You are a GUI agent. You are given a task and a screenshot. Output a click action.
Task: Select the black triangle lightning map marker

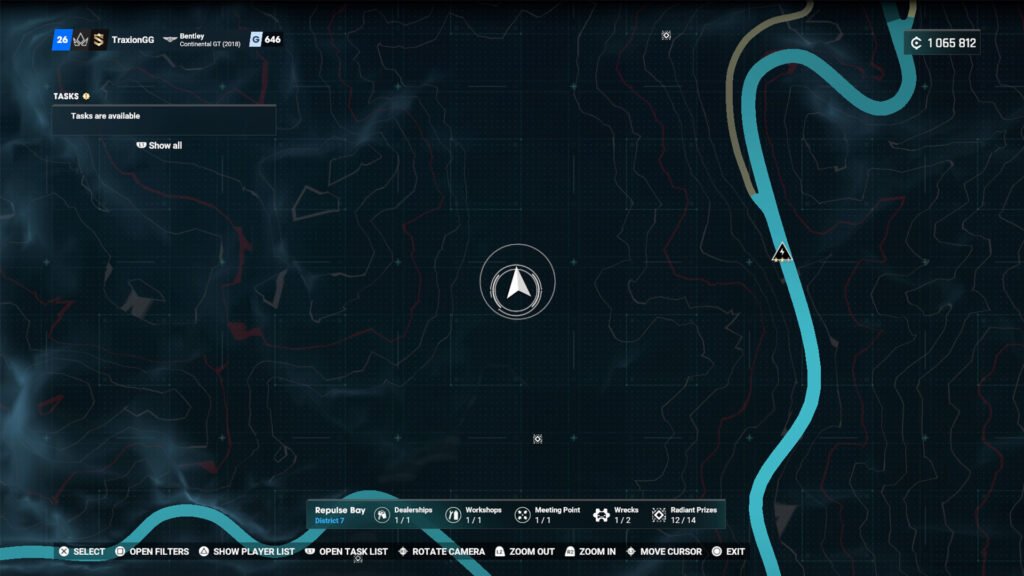click(x=782, y=252)
